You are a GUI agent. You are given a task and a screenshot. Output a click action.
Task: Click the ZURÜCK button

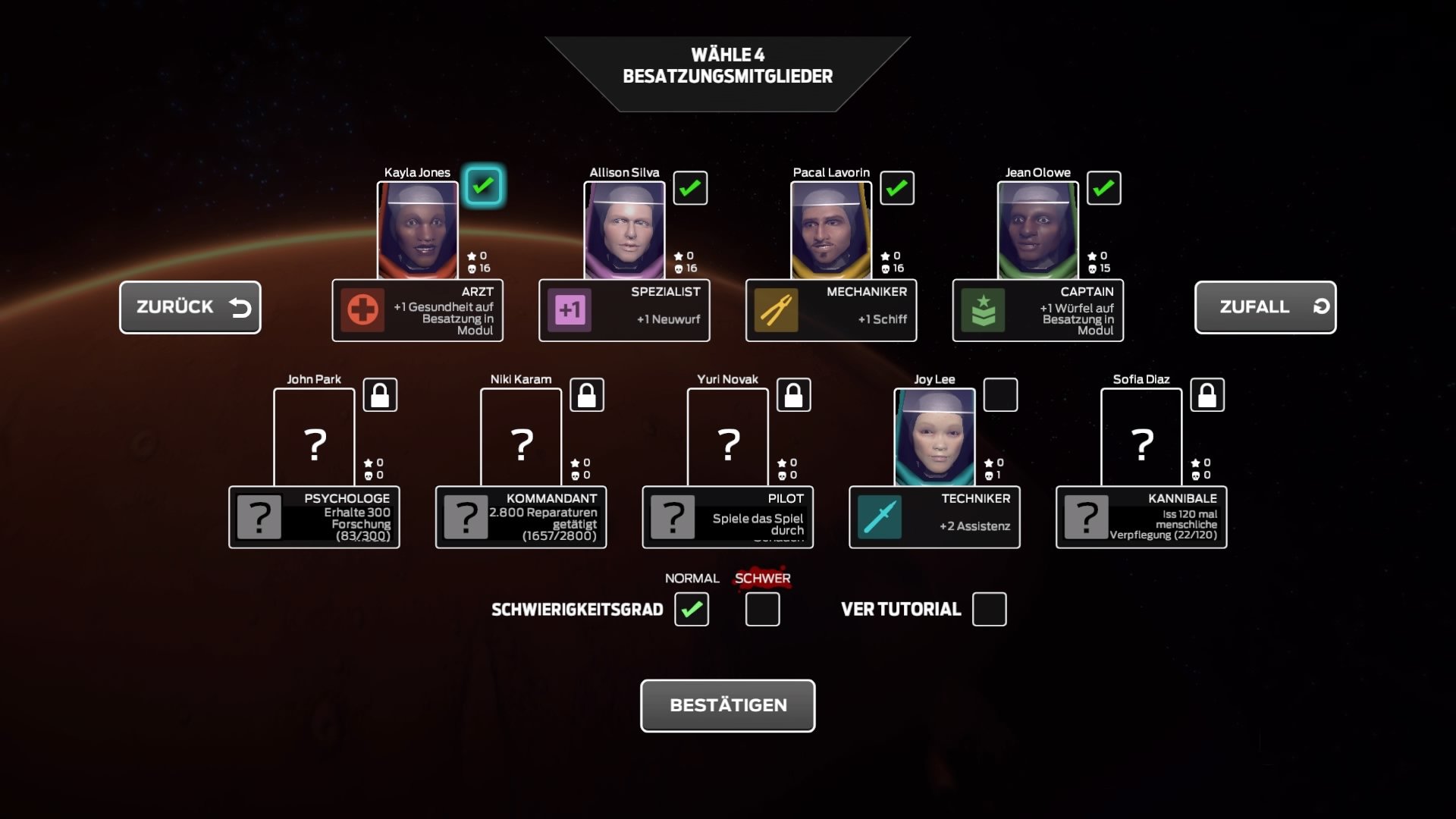click(190, 307)
